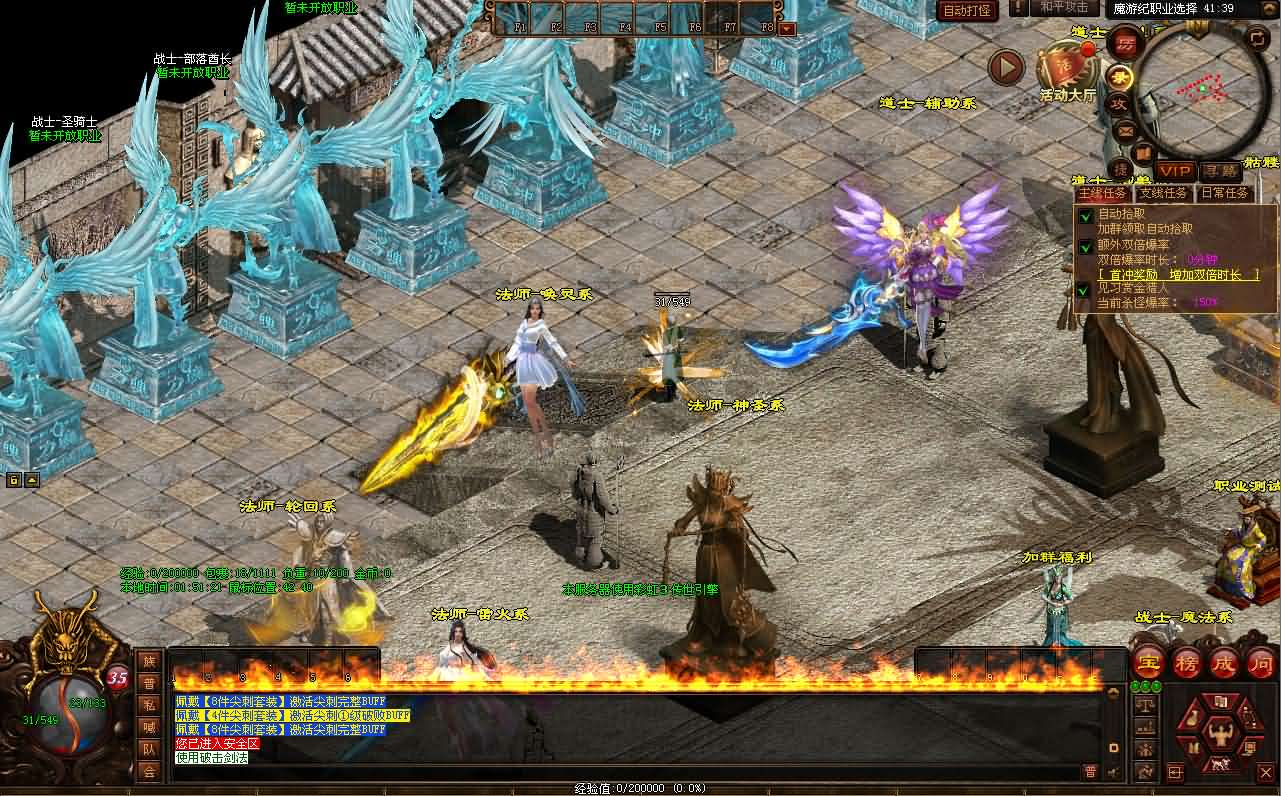Switch to the 主线任务 tab

[x=1103, y=193]
